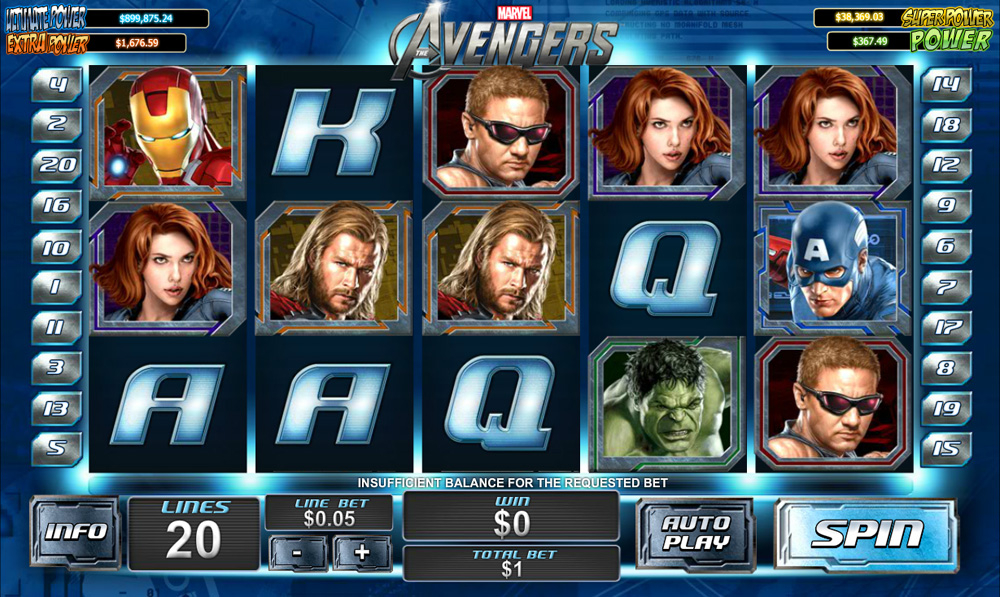
Task: Open the Info paytable
Action: (75, 532)
